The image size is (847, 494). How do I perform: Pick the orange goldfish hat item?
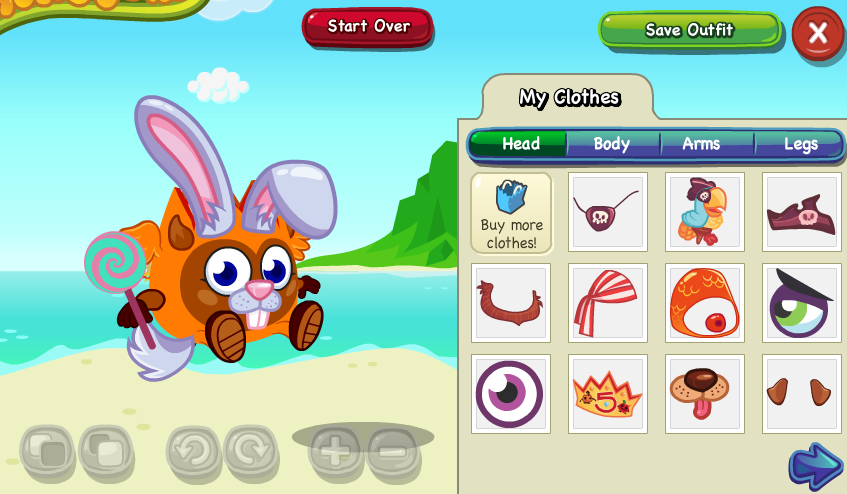[705, 303]
